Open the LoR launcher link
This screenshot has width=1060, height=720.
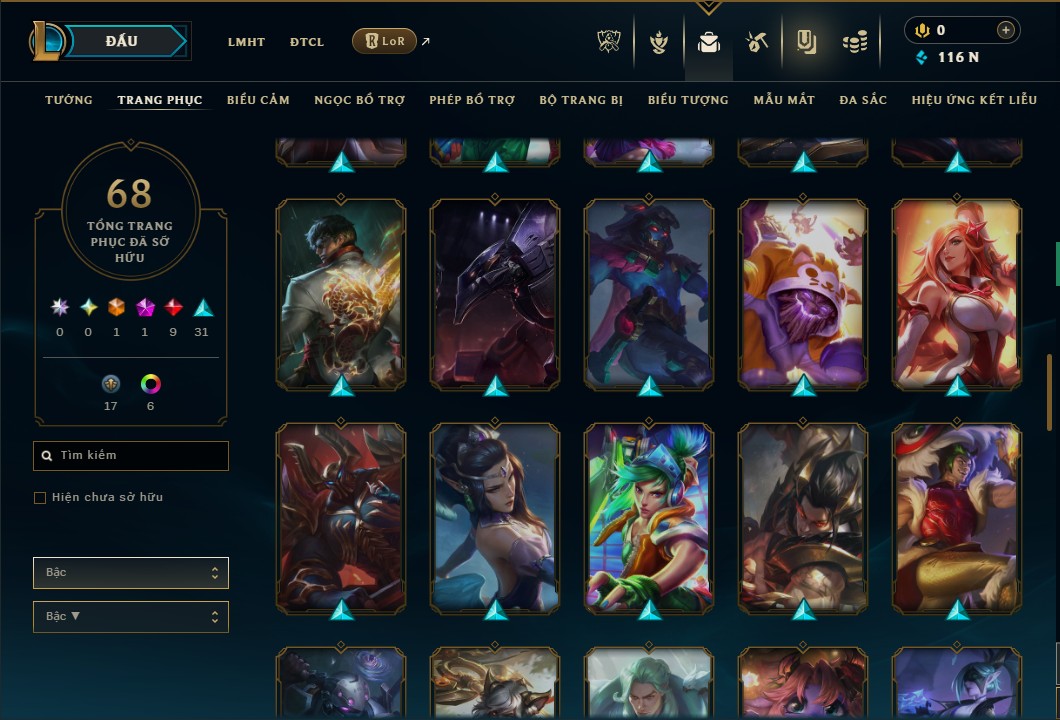[384, 41]
